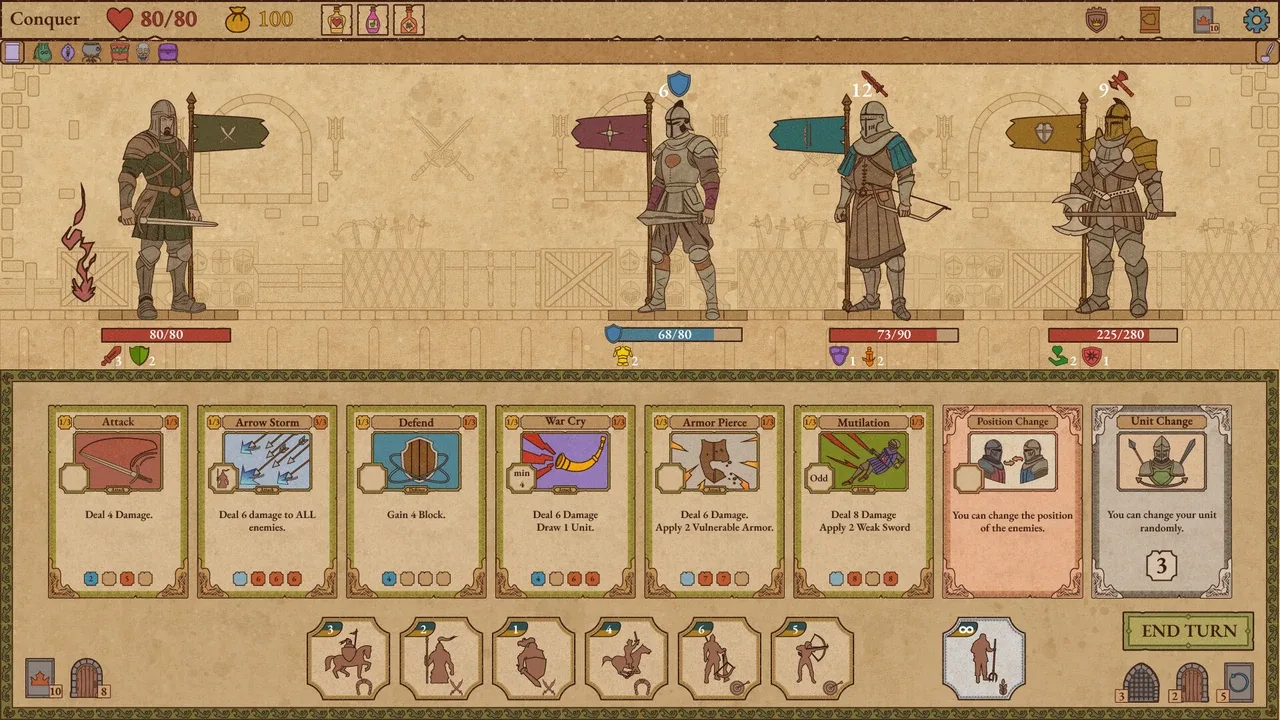Select the shield bearer unit token

click(534, 658)
